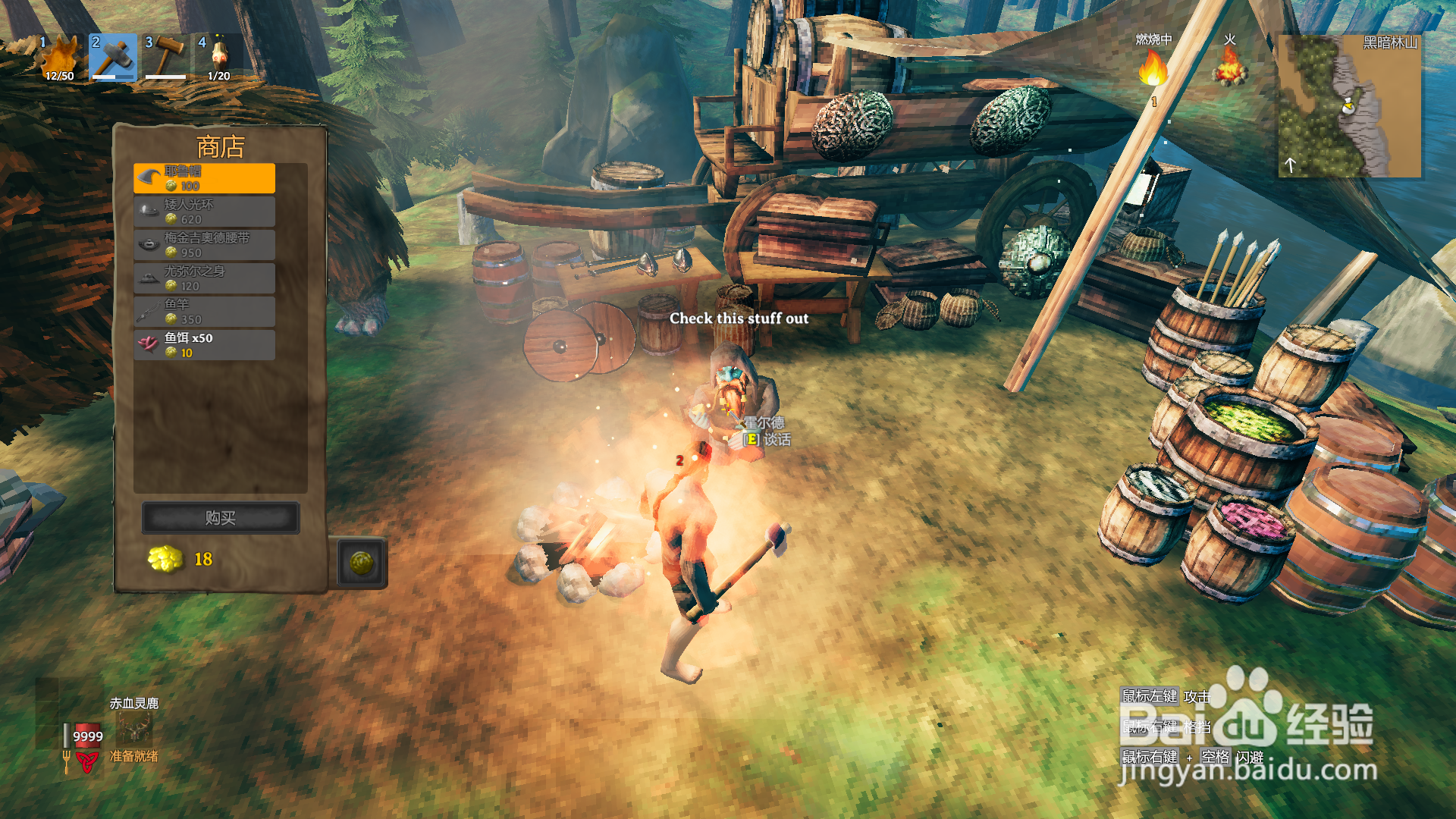Click the 购买 buy button

coord(220,518)
